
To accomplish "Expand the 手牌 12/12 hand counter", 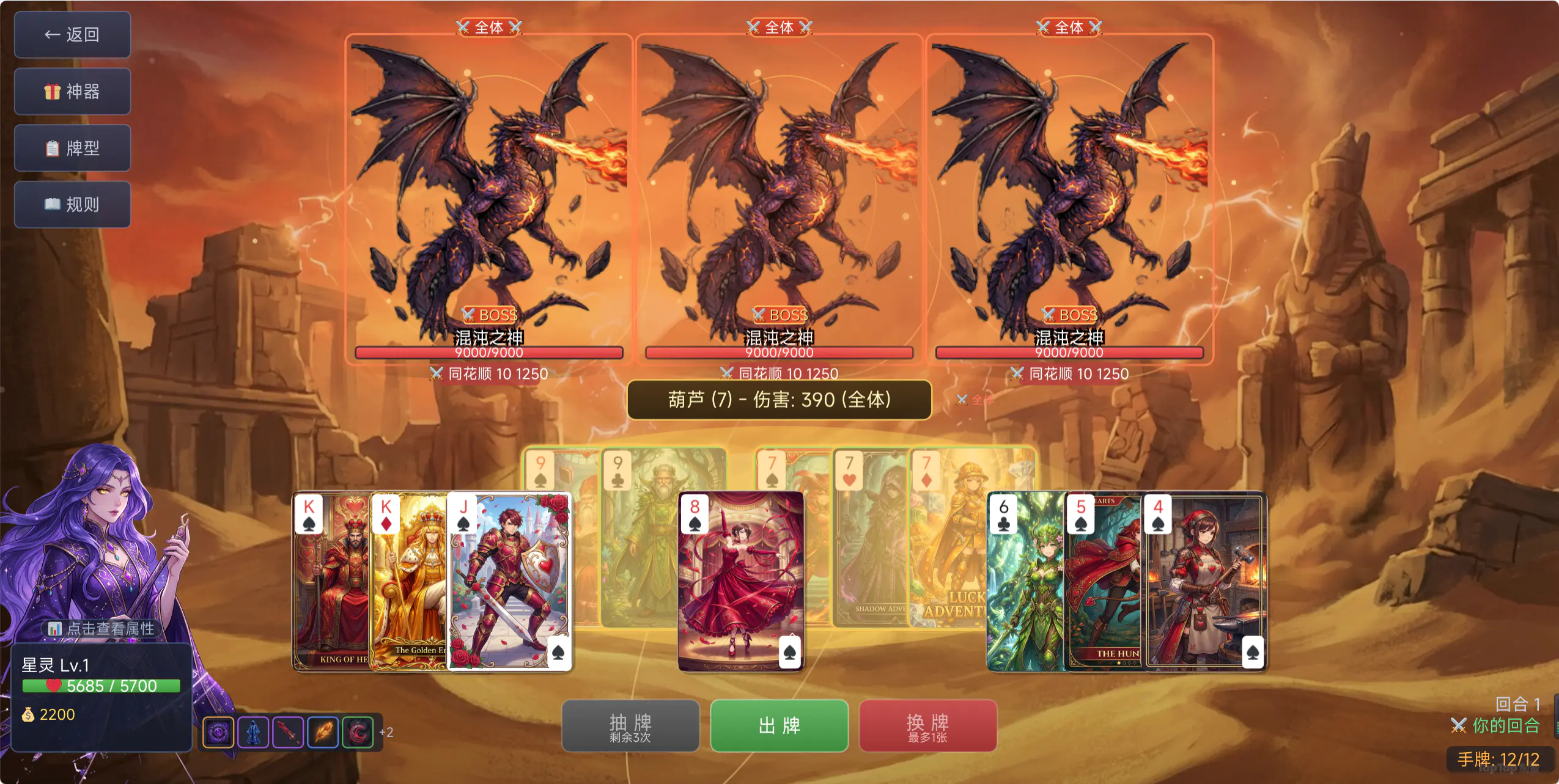I will (x=1503, y=760).
